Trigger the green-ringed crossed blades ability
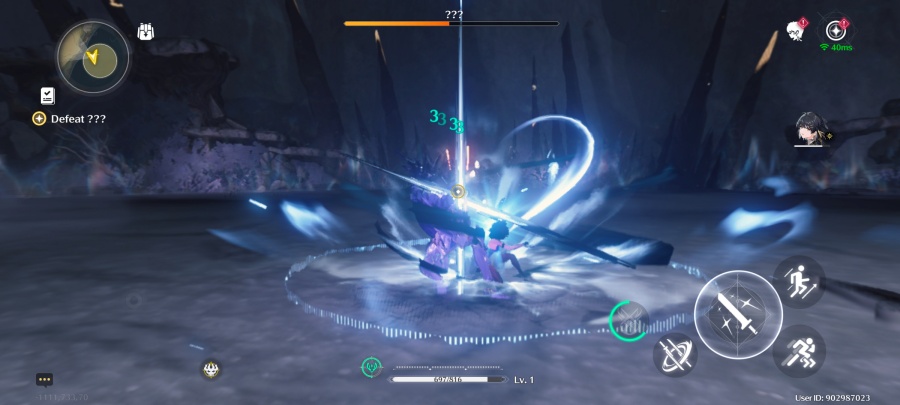Screen dimensions: 900x405 (x=629, y=319)
